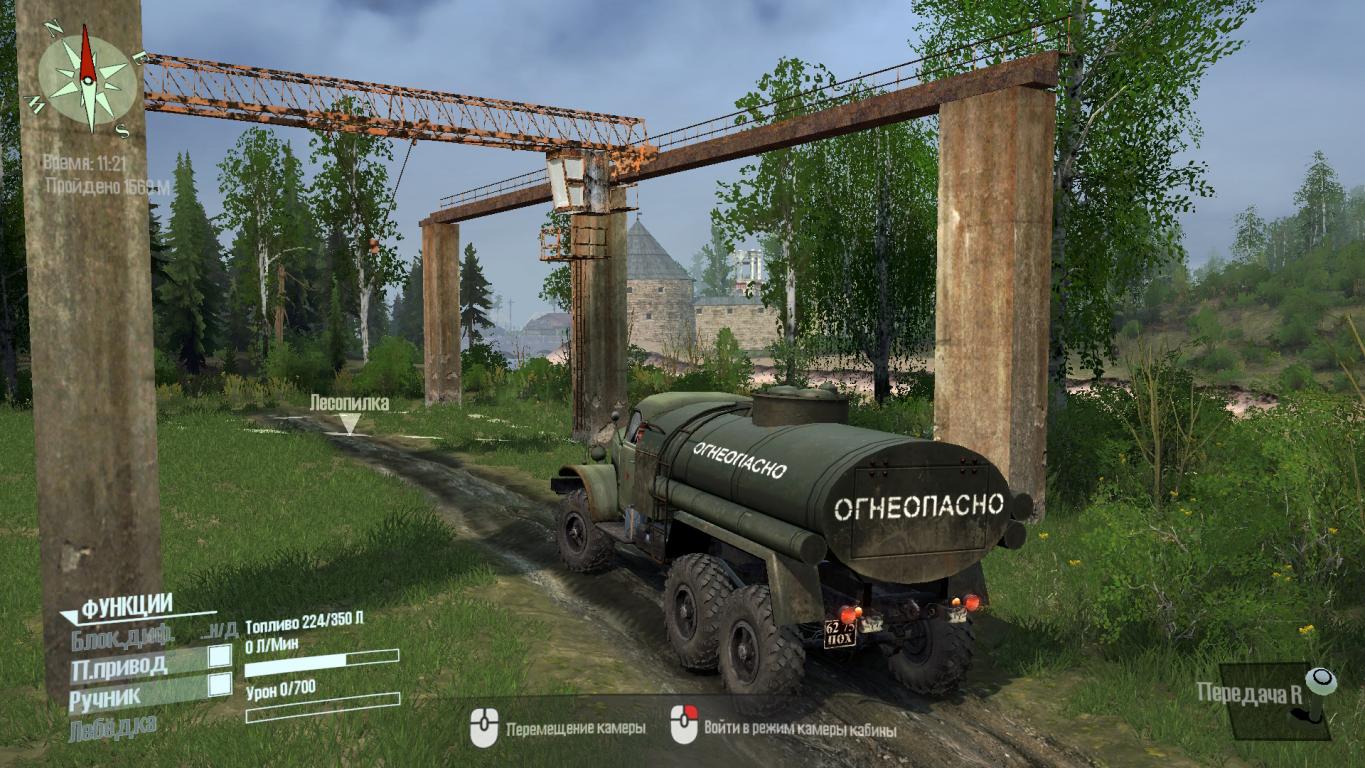Toggle the П.привод all-wheel drive checkbox

[x=219, y=656]
